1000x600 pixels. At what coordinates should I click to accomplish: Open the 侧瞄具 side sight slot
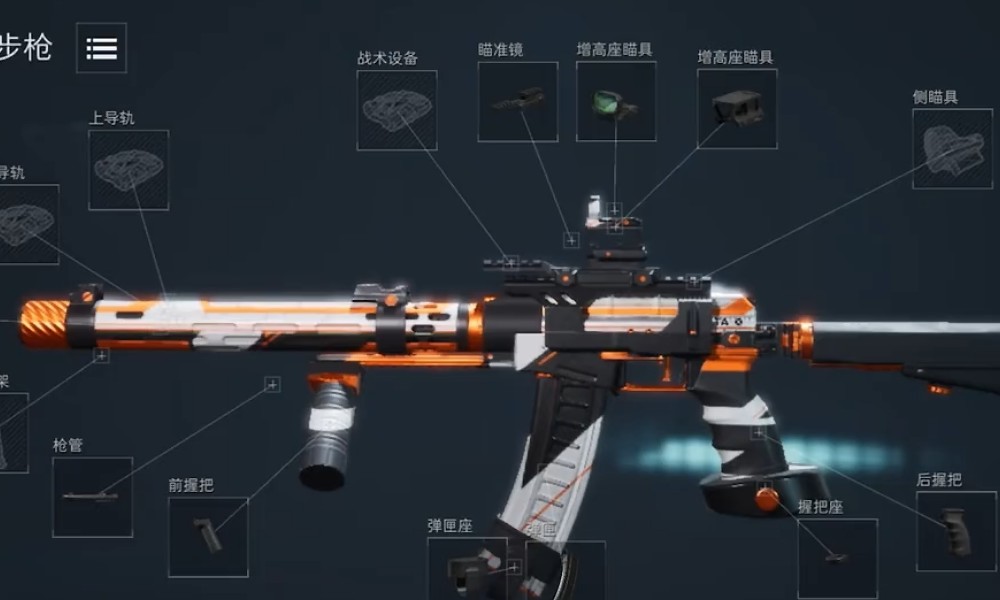pos(951,148)
